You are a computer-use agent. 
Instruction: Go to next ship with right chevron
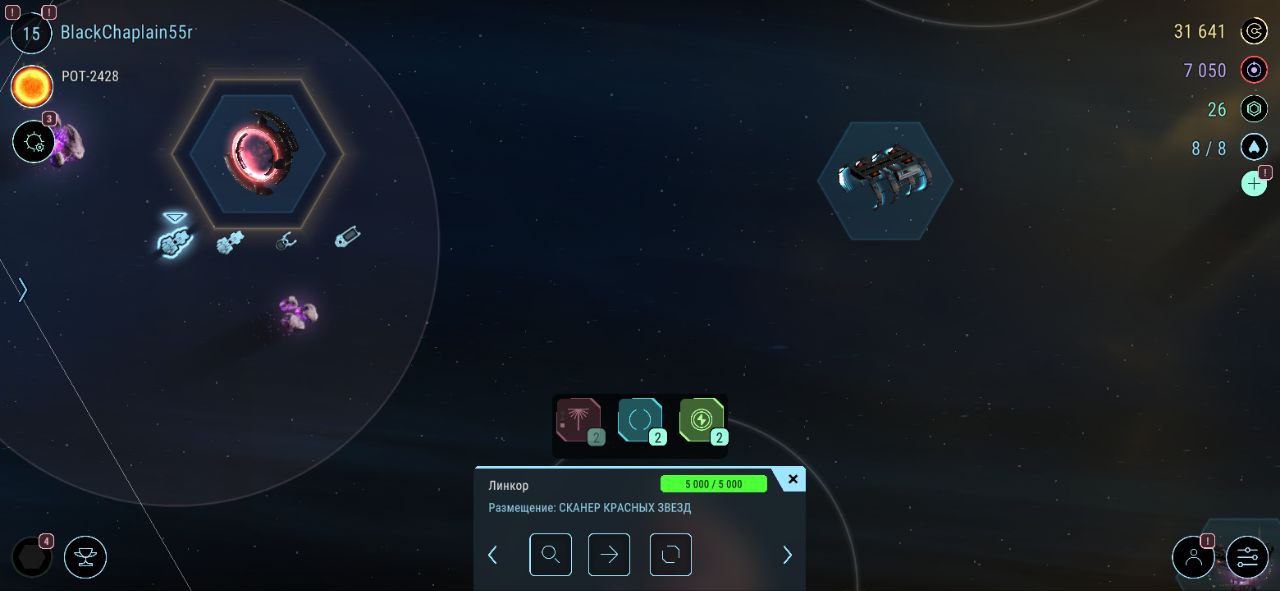pos(787,555)
